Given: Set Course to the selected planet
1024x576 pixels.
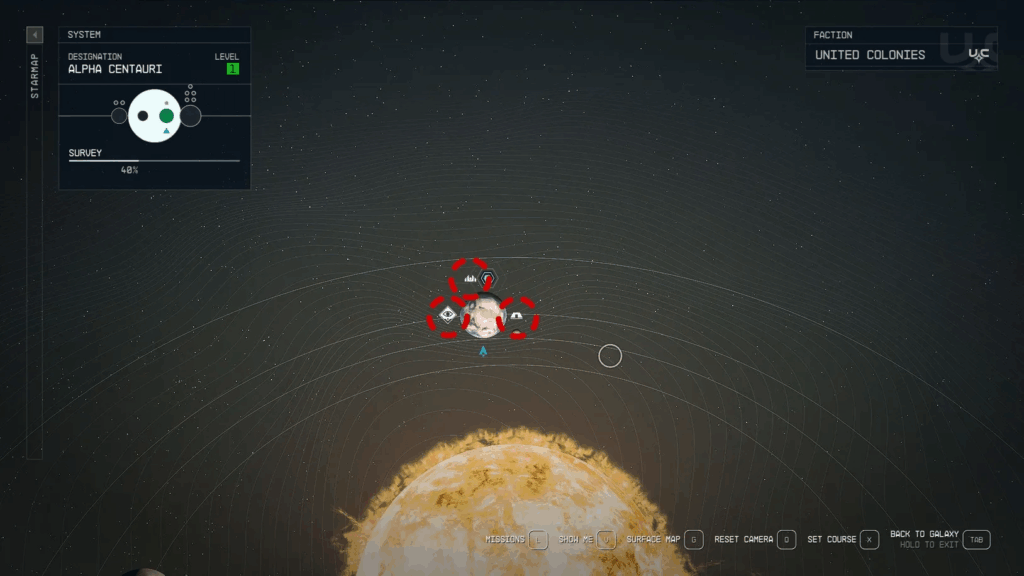Looking at the screenshot, I should 869,540.
